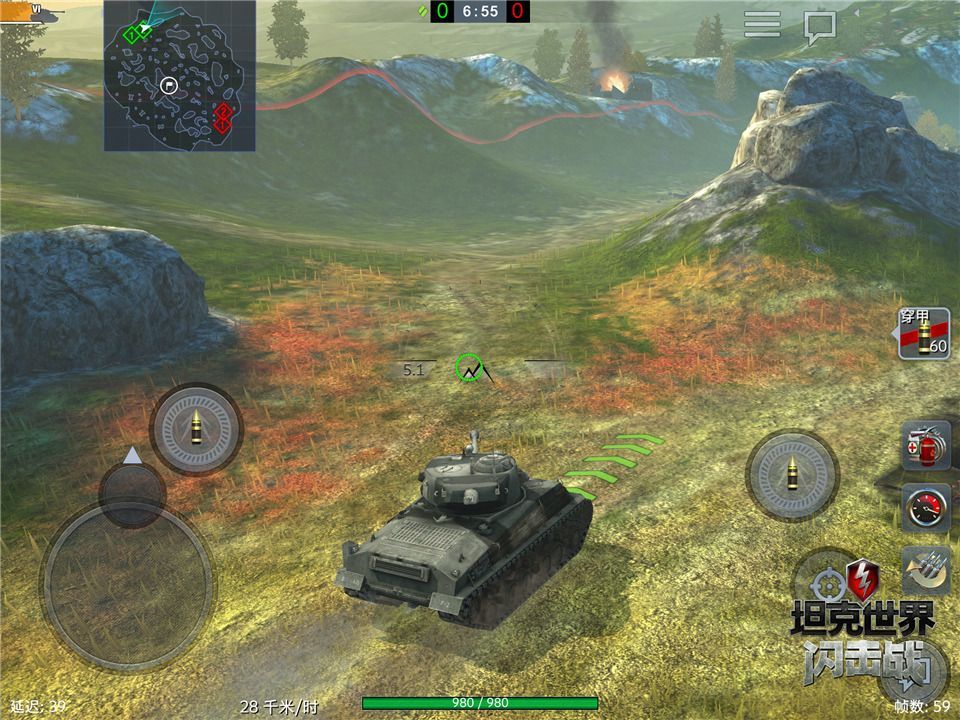Screen dimensions: 960x720
Task: Tap the battle minimap
Action: click(x=179, y=76)
